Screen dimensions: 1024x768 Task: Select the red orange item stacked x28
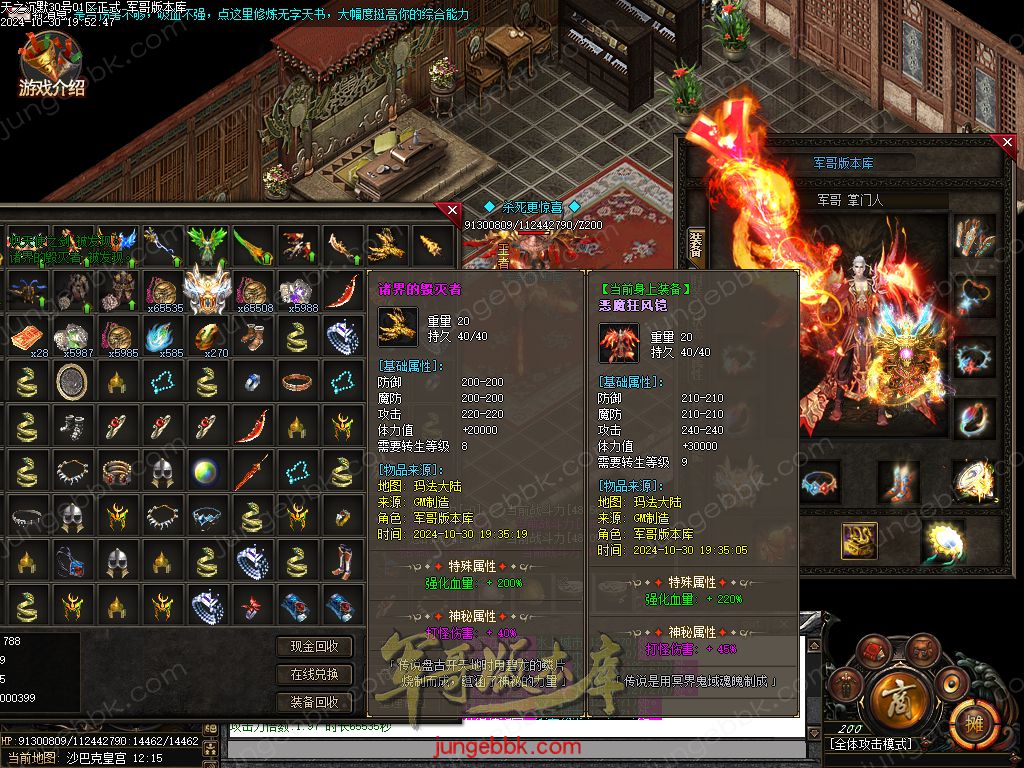(x=27, y=337)
